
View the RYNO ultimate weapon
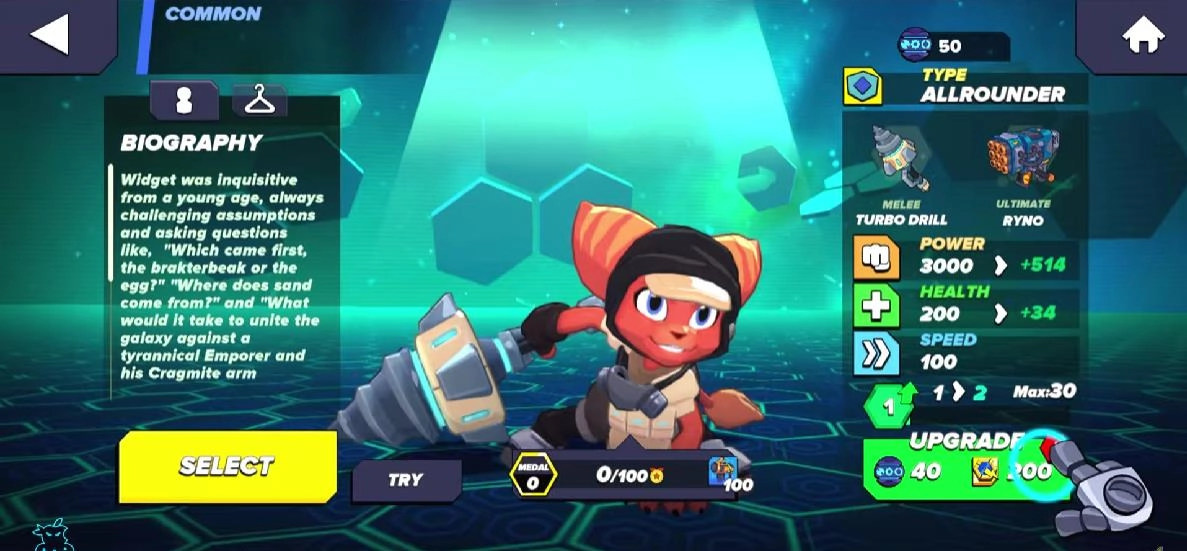1022,160
